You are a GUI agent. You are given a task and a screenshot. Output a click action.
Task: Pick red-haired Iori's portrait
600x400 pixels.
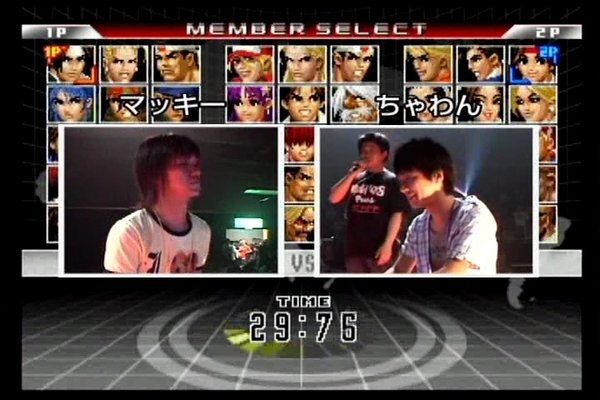coord(299,144)
